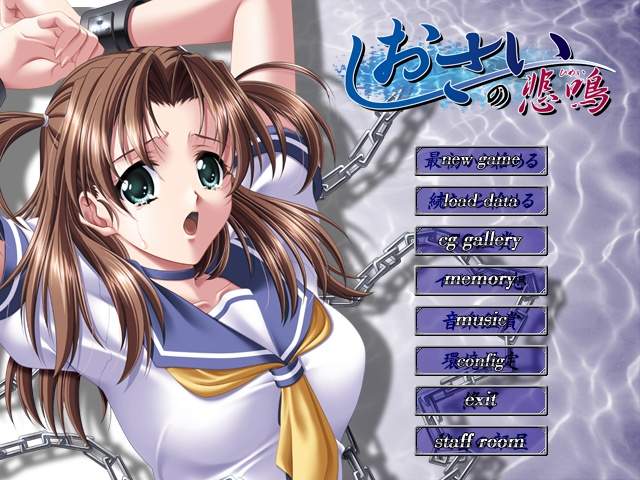Open the cg gallery
This screenshot has width=640, height=480.
pos(481,240)
